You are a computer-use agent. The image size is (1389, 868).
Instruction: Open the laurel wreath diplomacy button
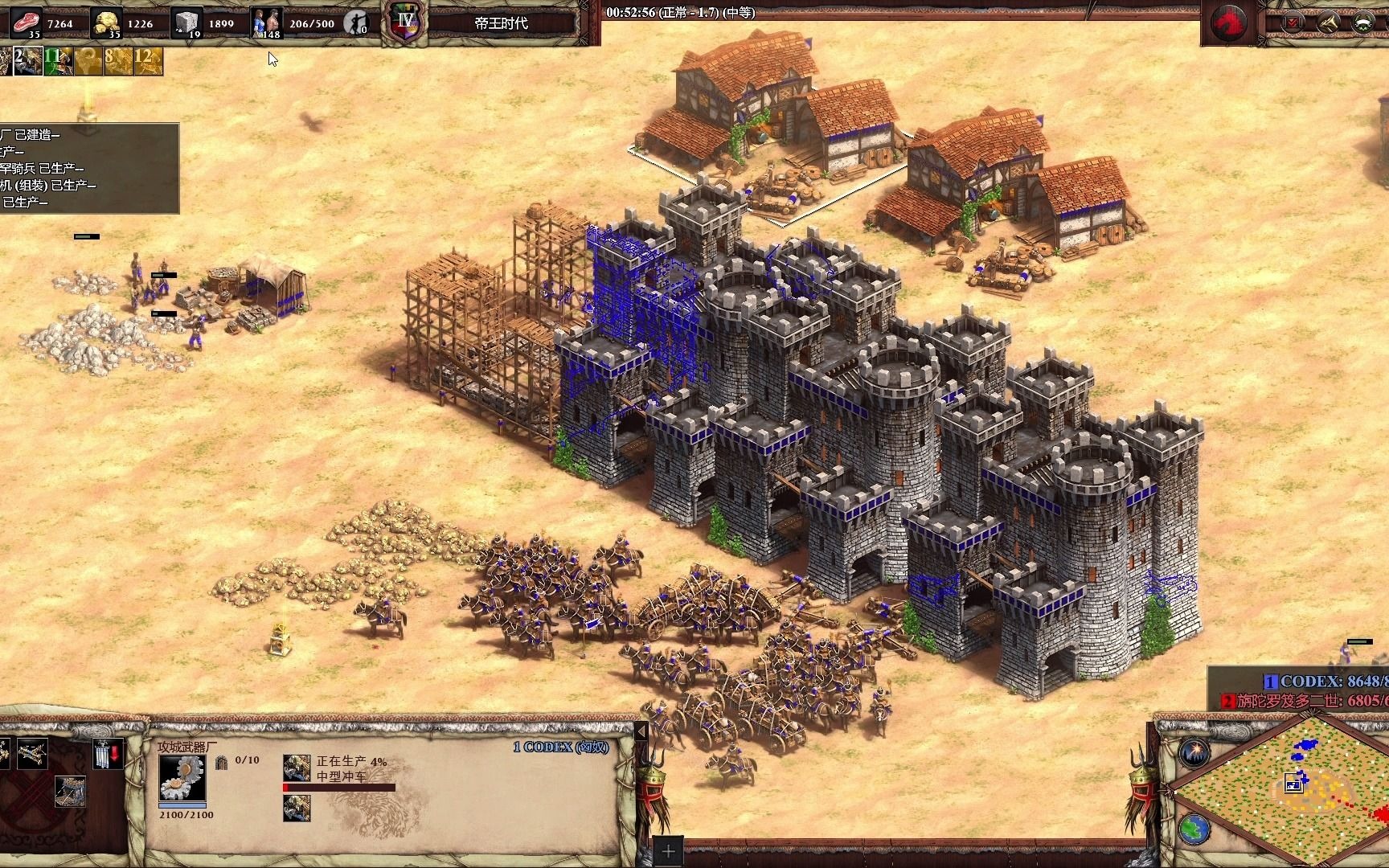[1363, 23]
